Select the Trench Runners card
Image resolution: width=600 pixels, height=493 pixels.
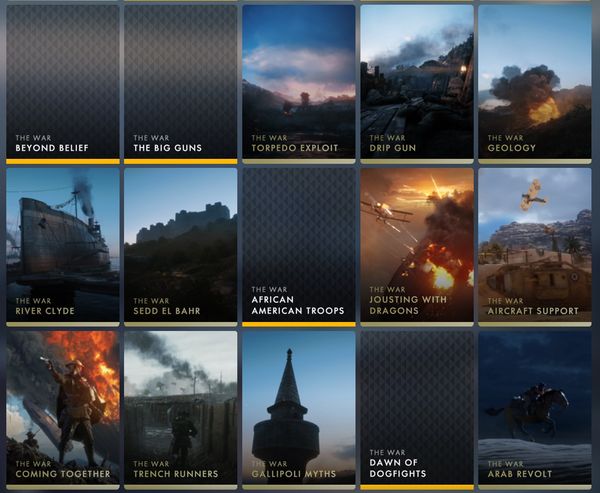(x=180, y=408)
